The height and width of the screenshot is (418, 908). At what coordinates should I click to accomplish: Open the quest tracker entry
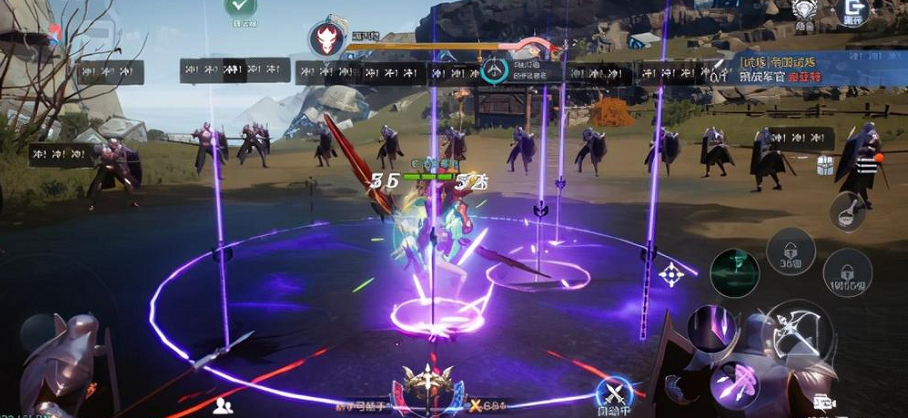(x=790, y=70)
